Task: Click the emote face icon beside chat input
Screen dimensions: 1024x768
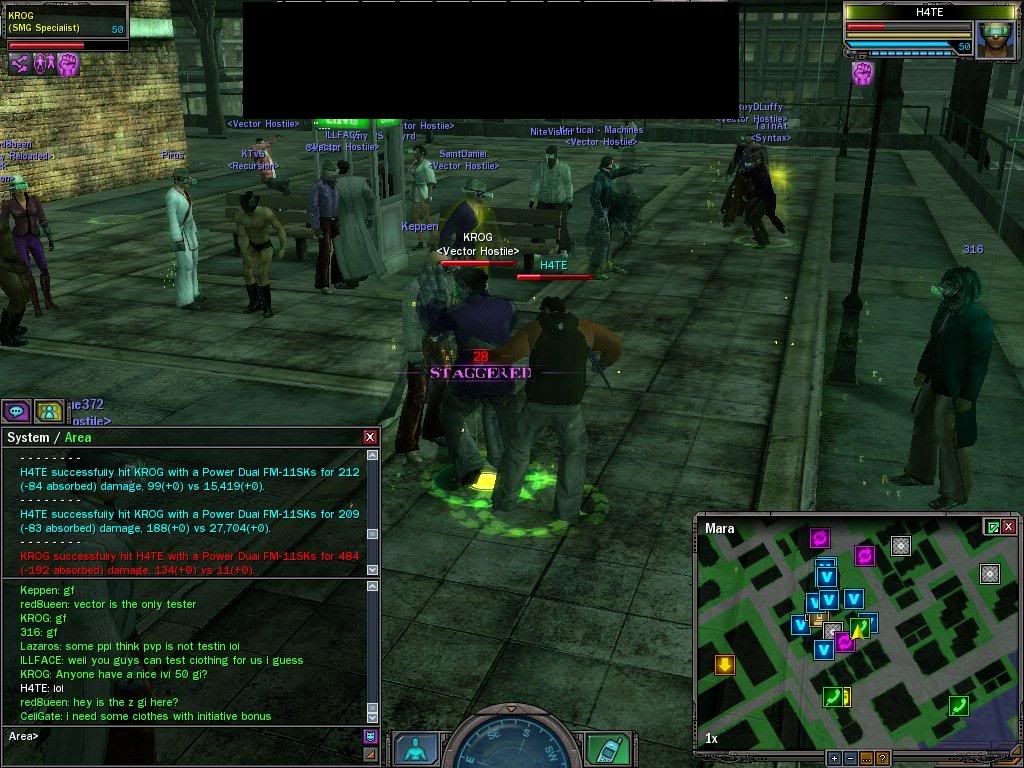Action: (370, 736)
